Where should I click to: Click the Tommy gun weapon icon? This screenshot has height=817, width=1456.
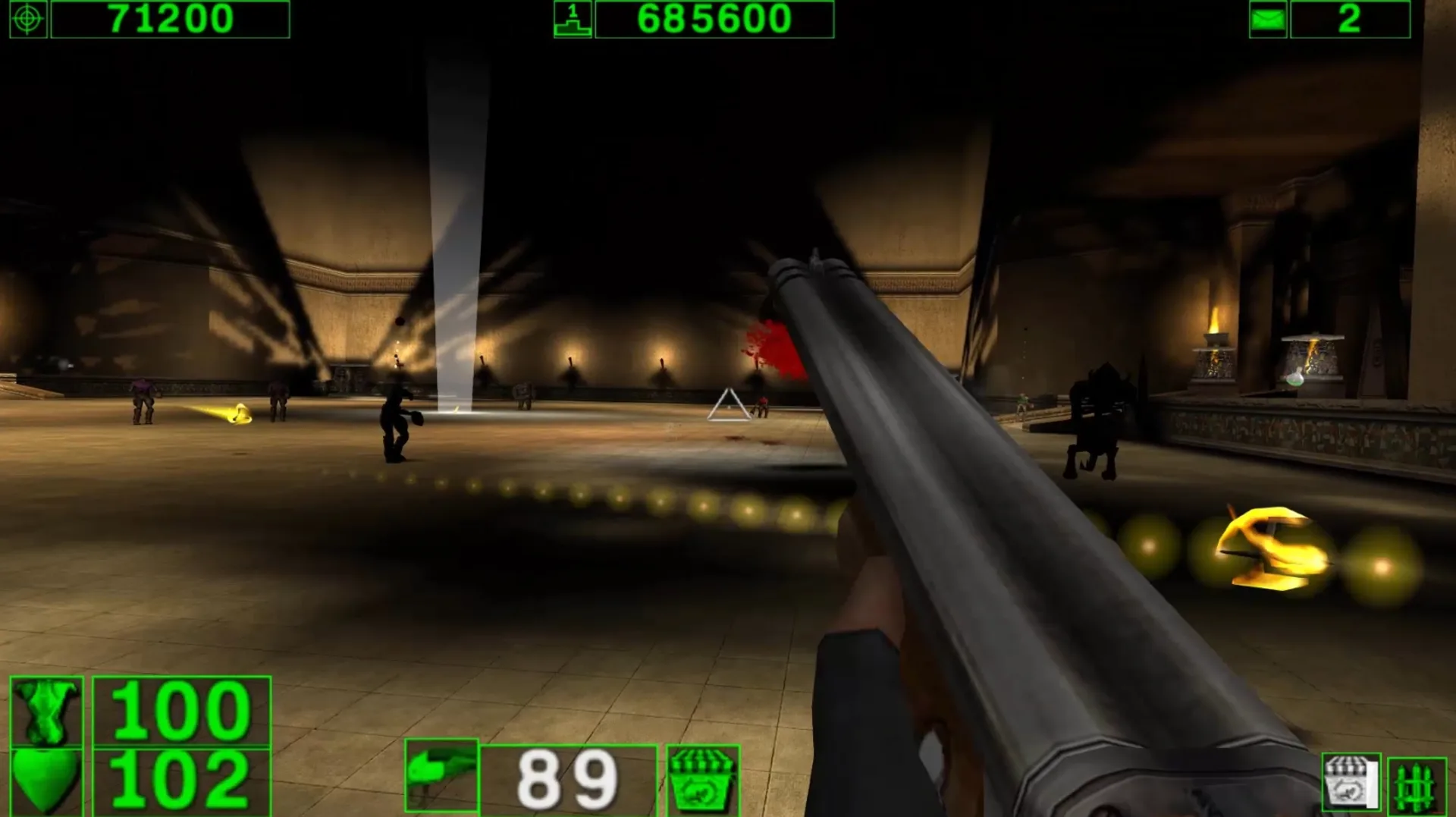tap(442, 774)
